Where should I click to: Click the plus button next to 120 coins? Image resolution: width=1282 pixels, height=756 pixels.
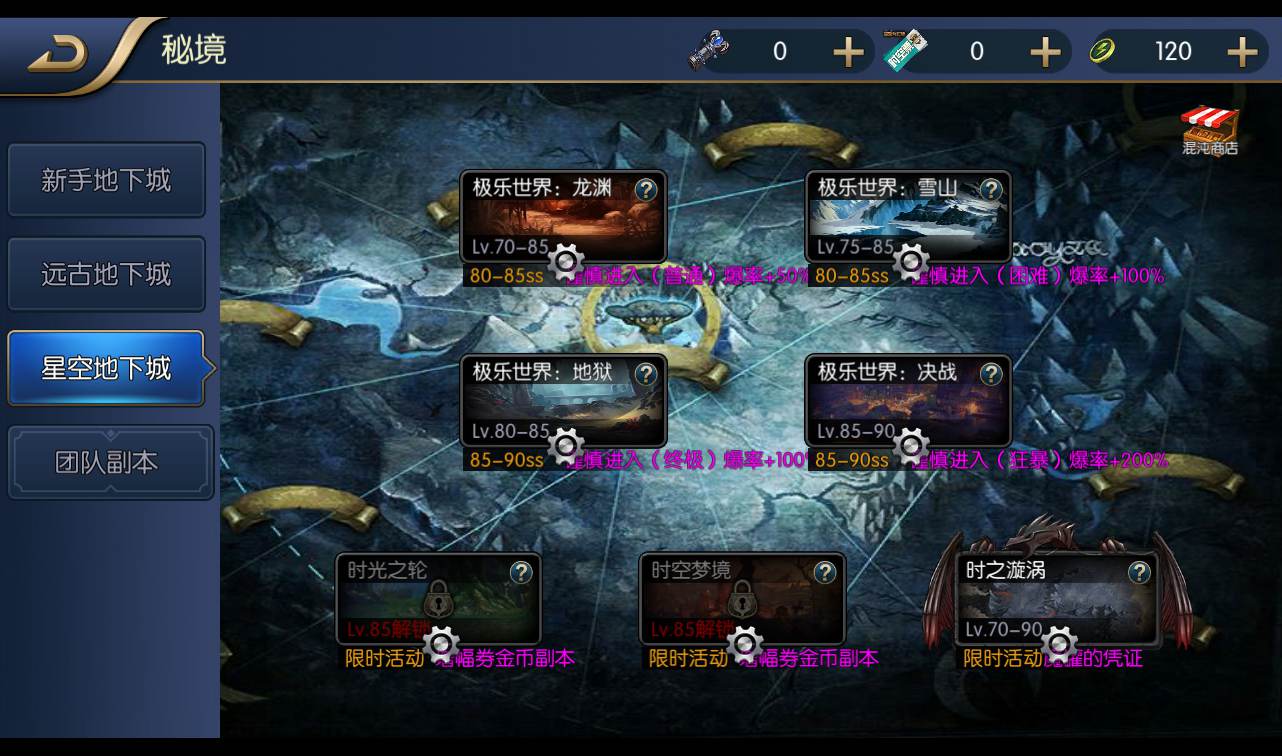[x=1241, y=50]
